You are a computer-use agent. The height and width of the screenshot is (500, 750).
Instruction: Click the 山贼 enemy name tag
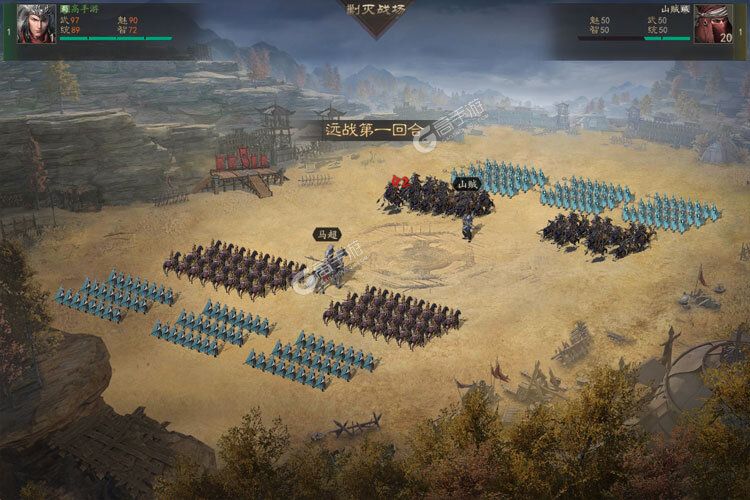467,183
